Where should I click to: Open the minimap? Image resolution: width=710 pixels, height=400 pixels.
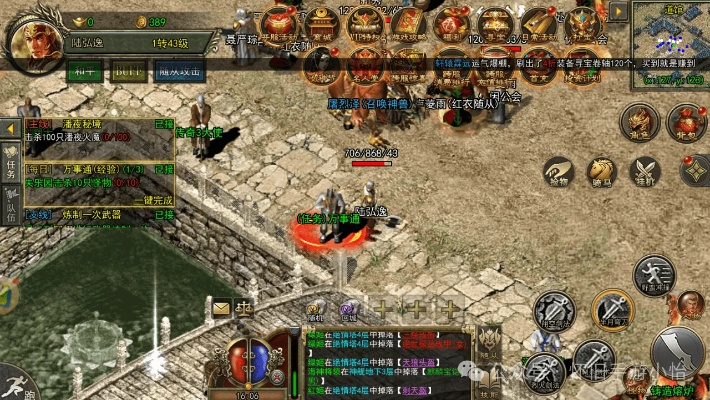point(670,40)
